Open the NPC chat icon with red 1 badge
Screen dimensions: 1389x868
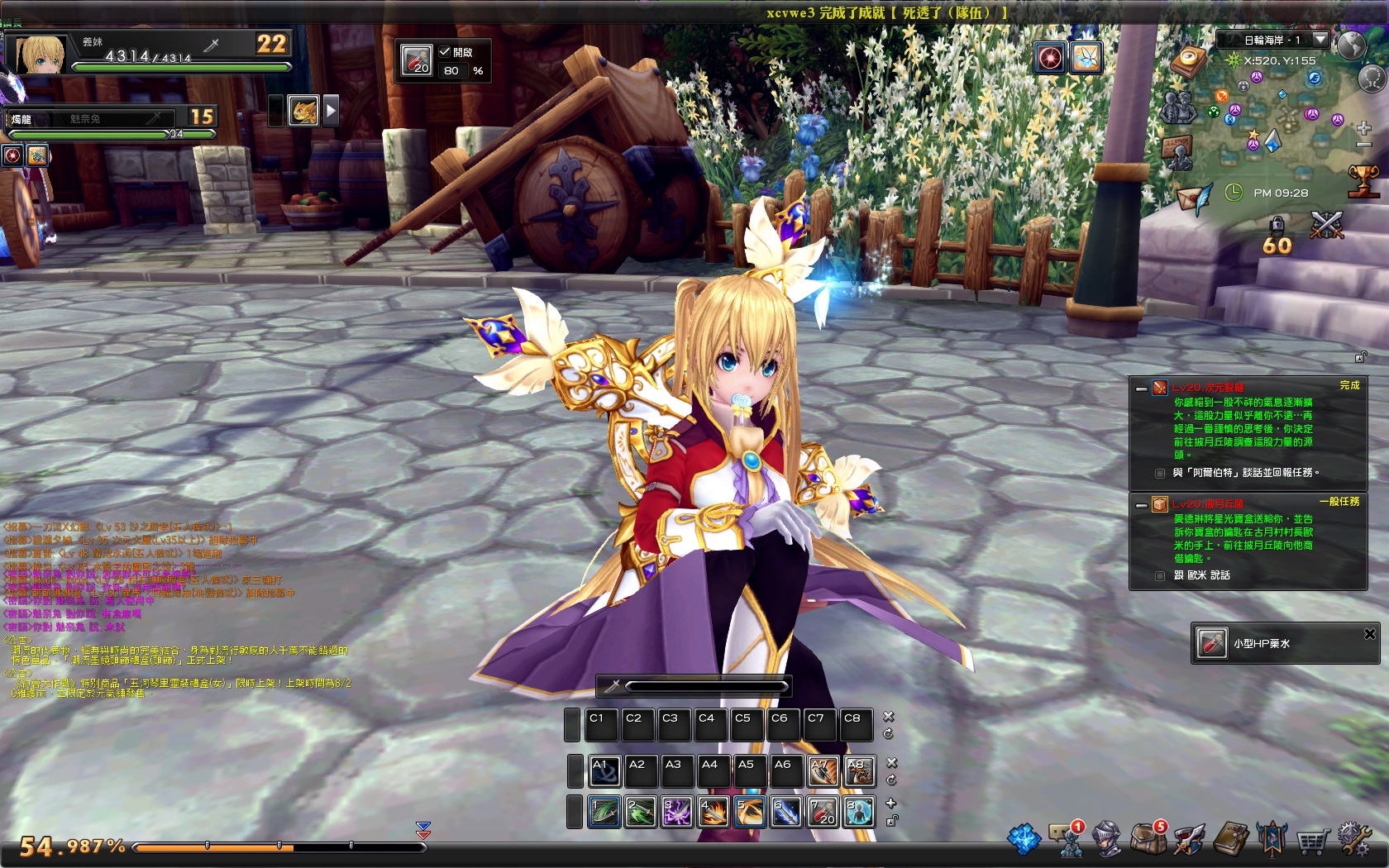point(1065,840)
